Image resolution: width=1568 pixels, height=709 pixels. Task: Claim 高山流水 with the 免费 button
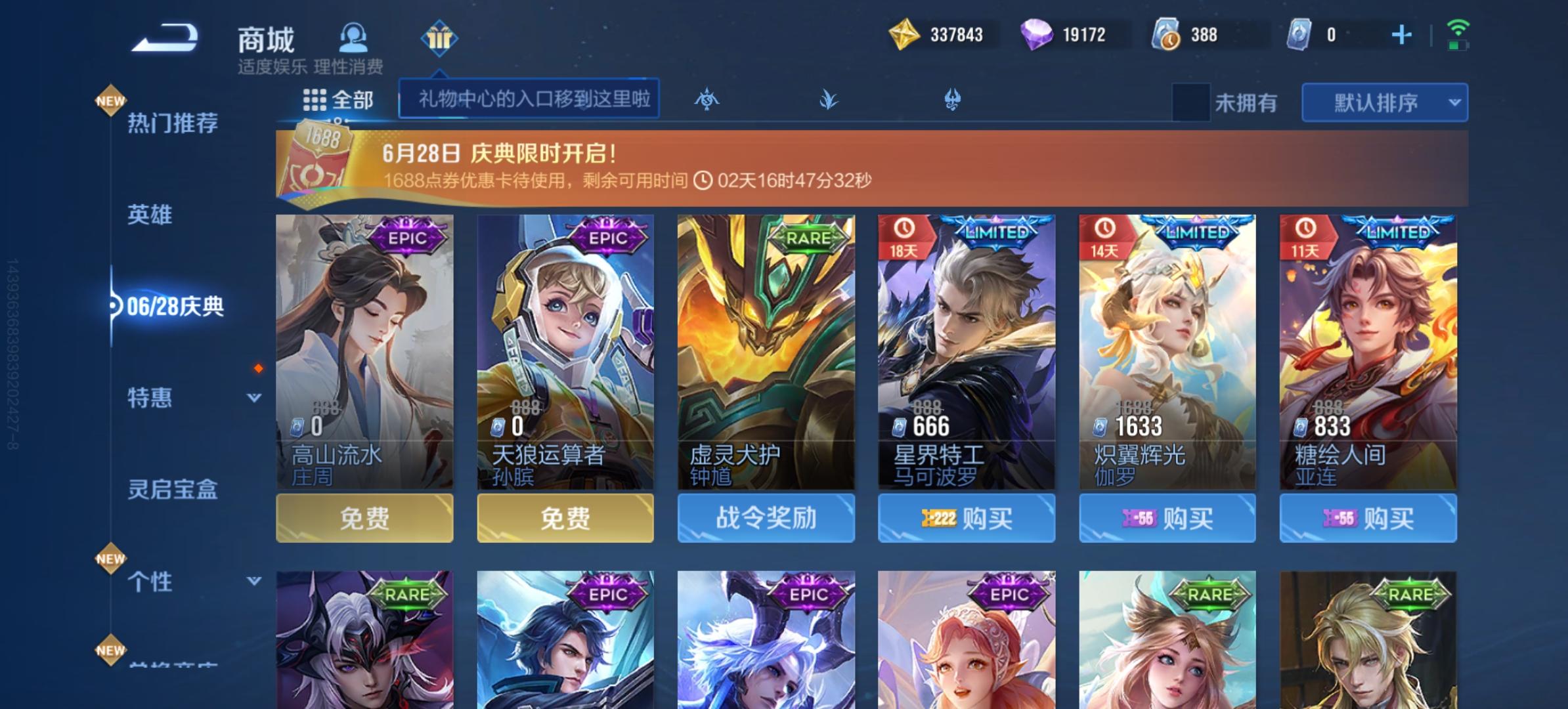366,518
